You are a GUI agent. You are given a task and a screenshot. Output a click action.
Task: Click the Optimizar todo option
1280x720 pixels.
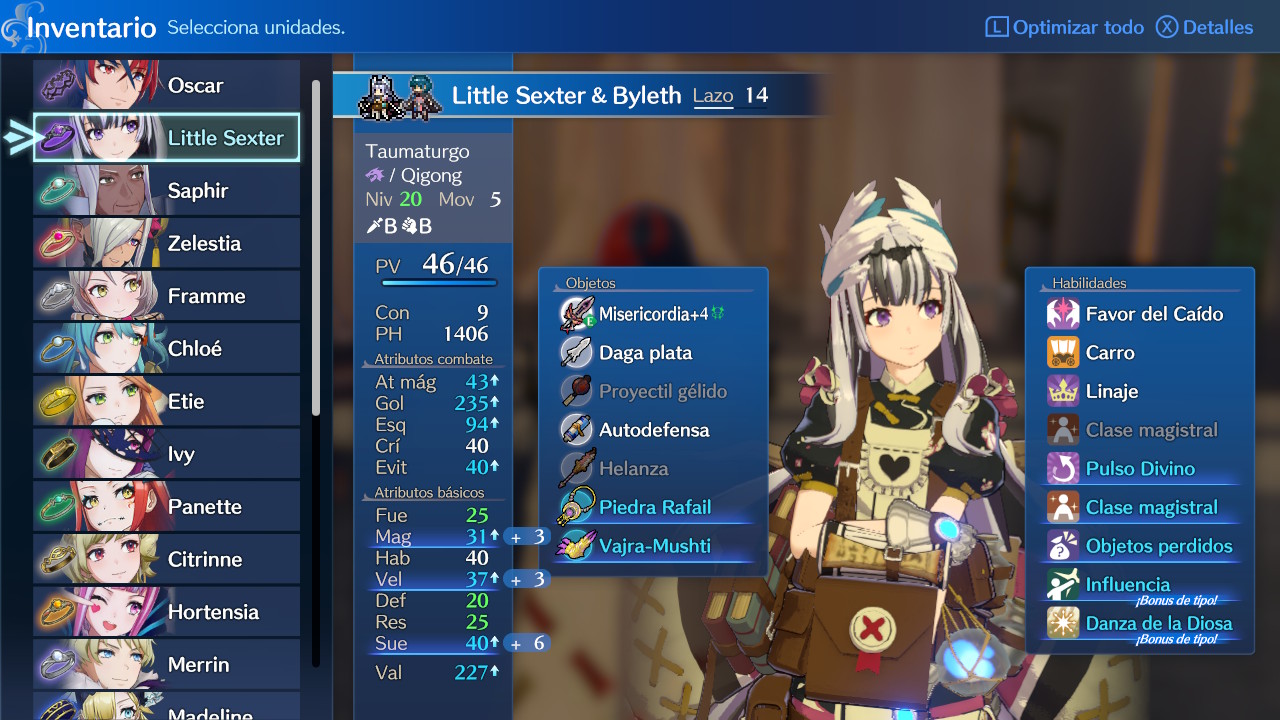1065,27
